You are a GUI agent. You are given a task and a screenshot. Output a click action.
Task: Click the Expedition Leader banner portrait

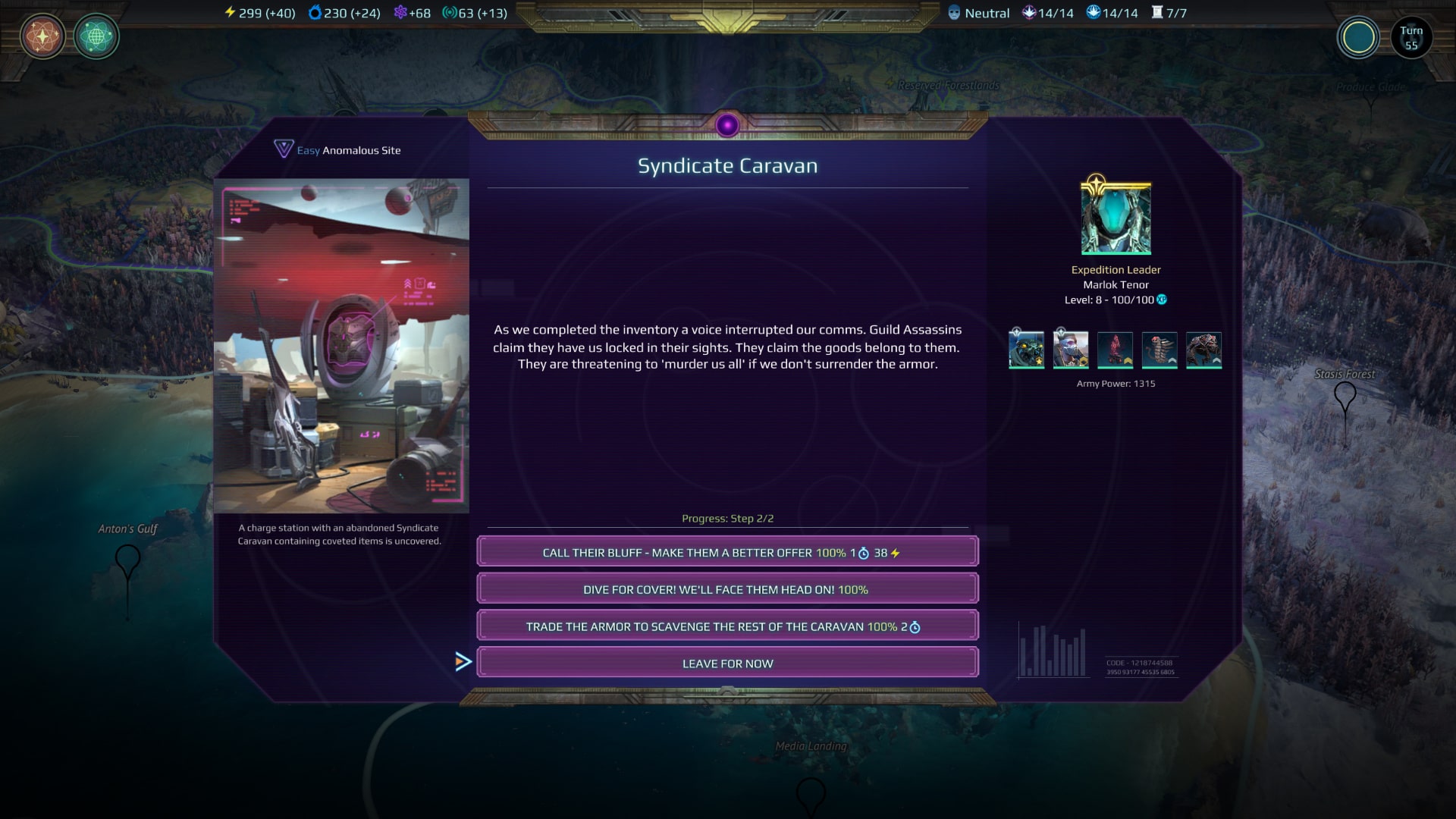1115,218
